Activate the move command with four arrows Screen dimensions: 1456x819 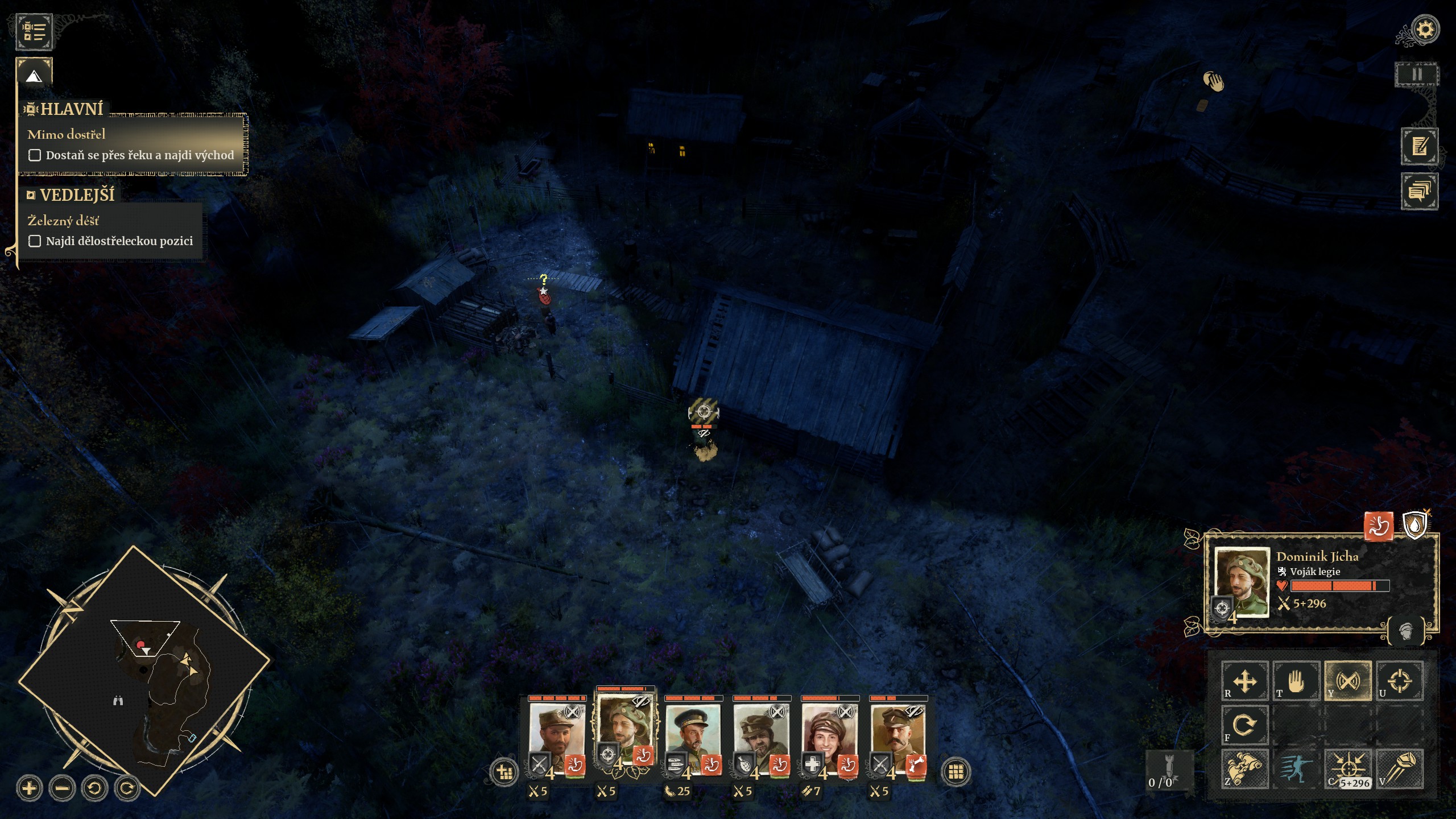pyautogui.click(x=1244, y=680)
